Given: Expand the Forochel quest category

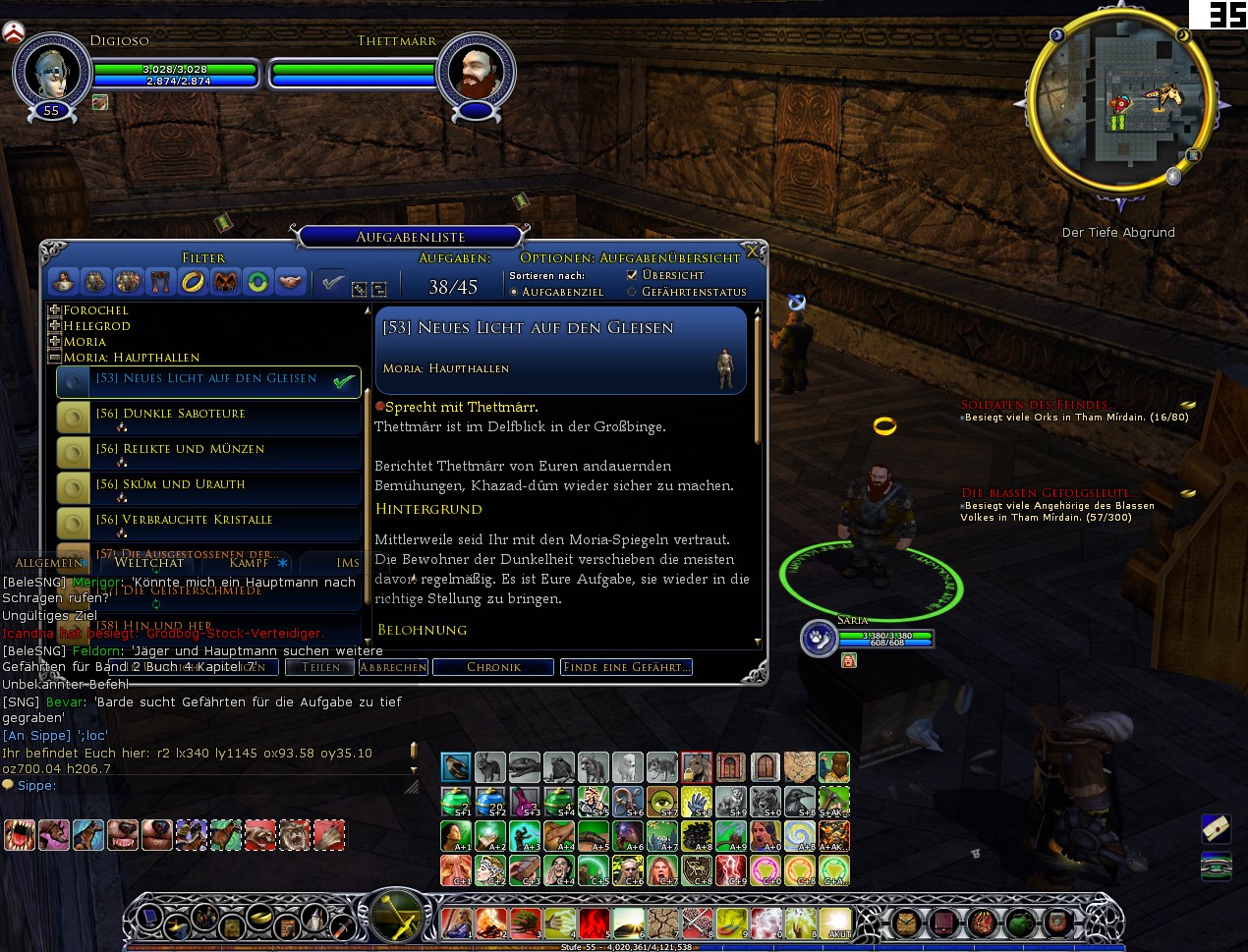Looking at the screenshot, I should click(55, 310).
